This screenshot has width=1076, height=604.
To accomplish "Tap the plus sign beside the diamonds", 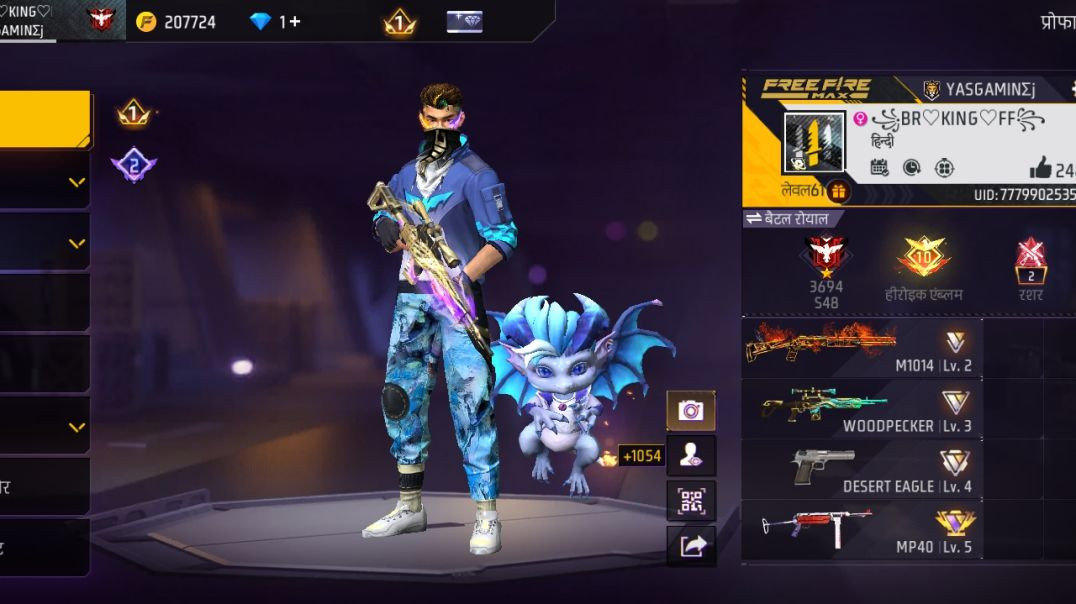I will pyautogui.click(x=295, y=21).
